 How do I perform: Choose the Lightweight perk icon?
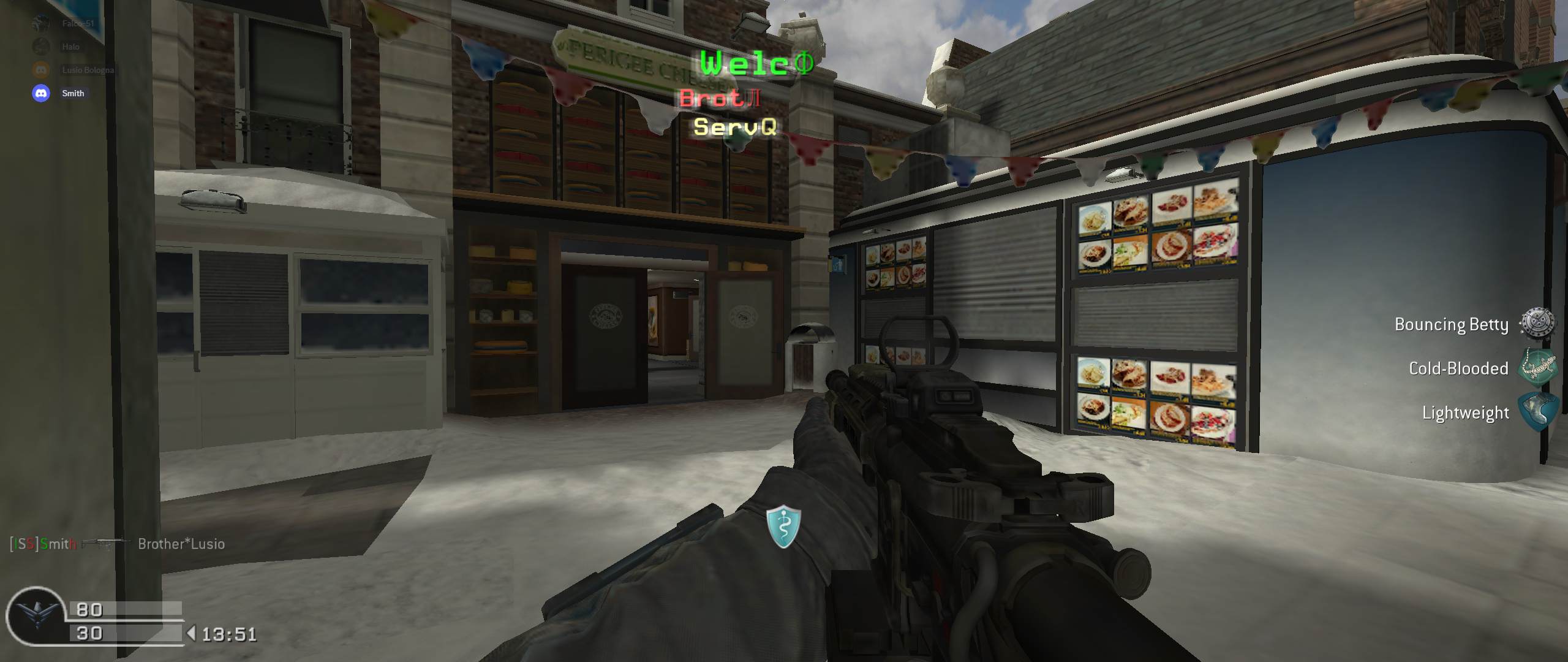click(1537, 412)
